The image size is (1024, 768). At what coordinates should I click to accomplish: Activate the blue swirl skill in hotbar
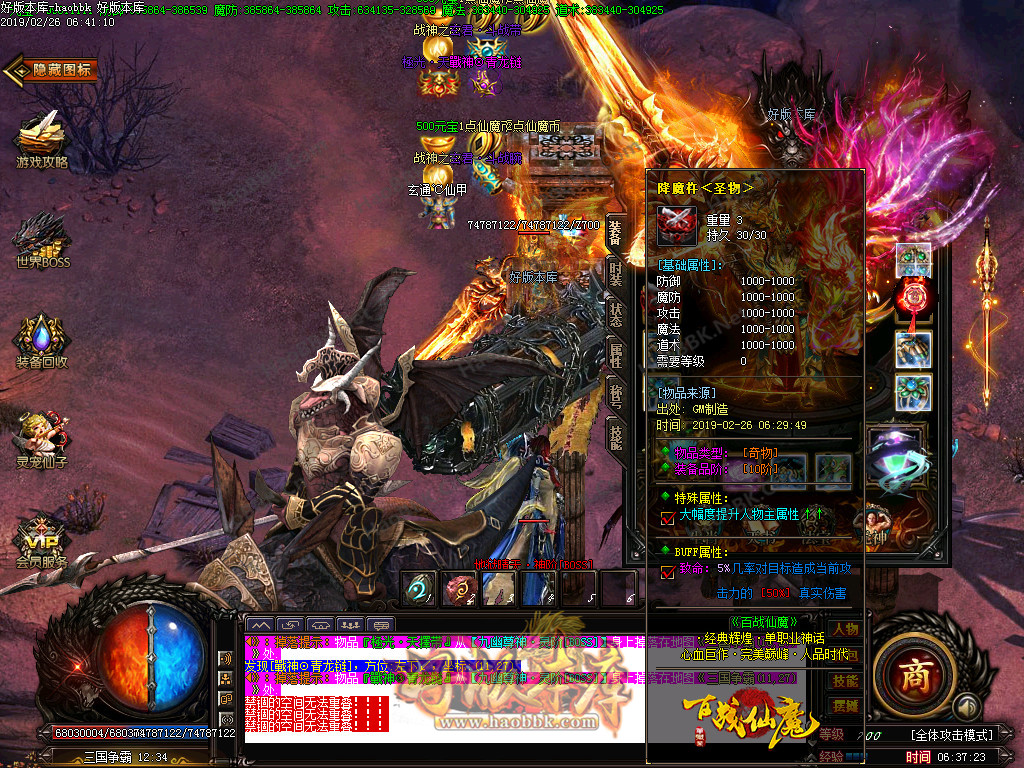pos(418,588)
